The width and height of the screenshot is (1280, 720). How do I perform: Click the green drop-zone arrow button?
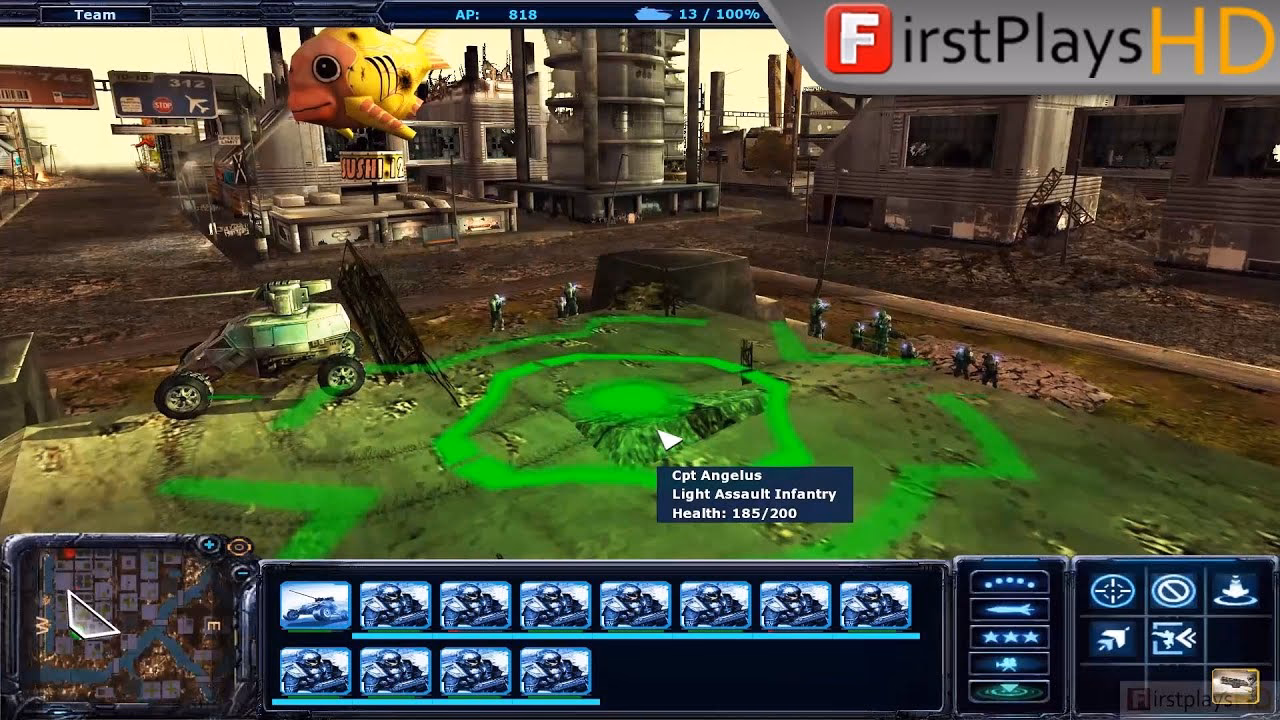pos(1009,691)
